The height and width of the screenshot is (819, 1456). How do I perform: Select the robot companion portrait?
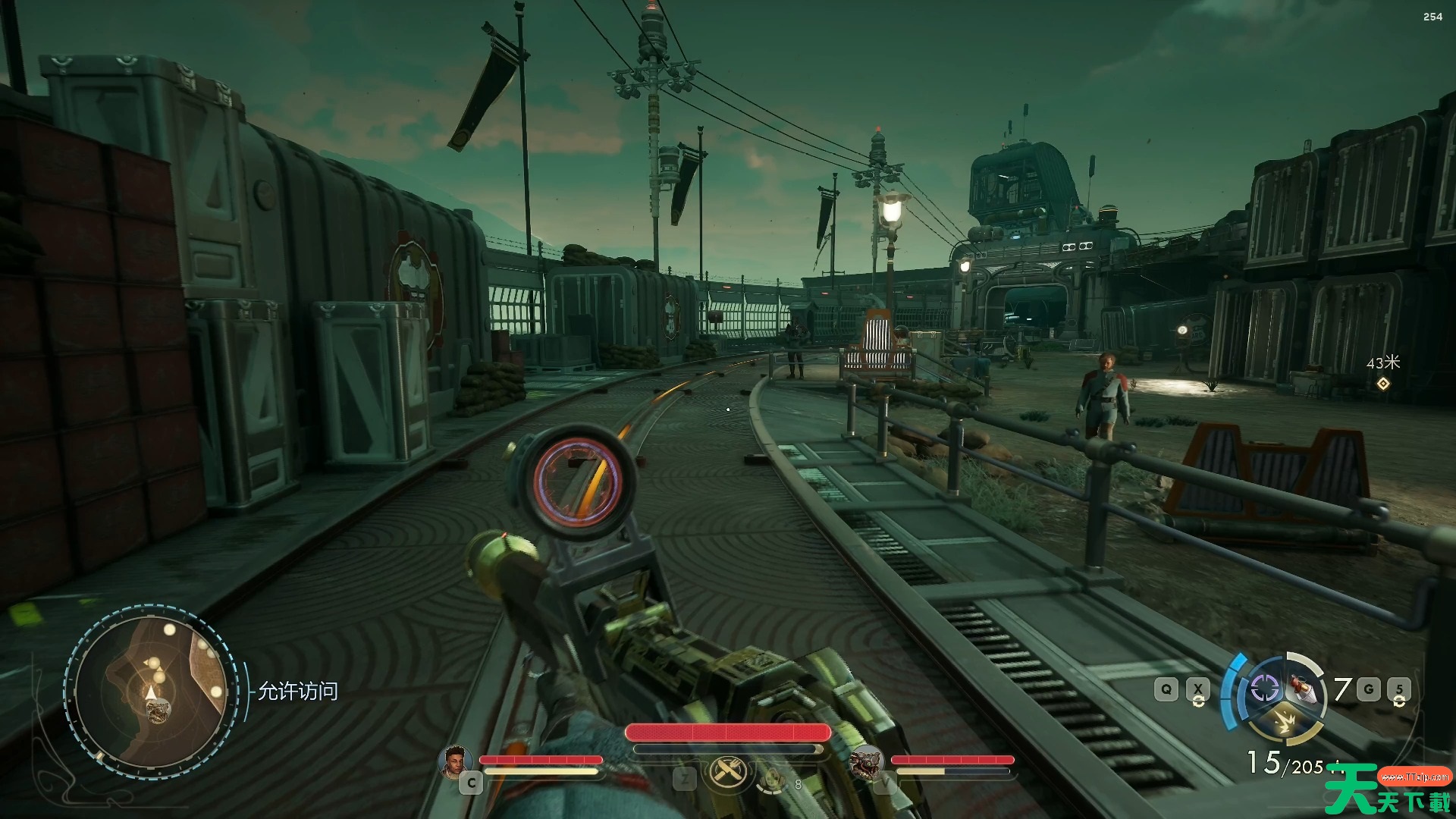click(865, 761)
